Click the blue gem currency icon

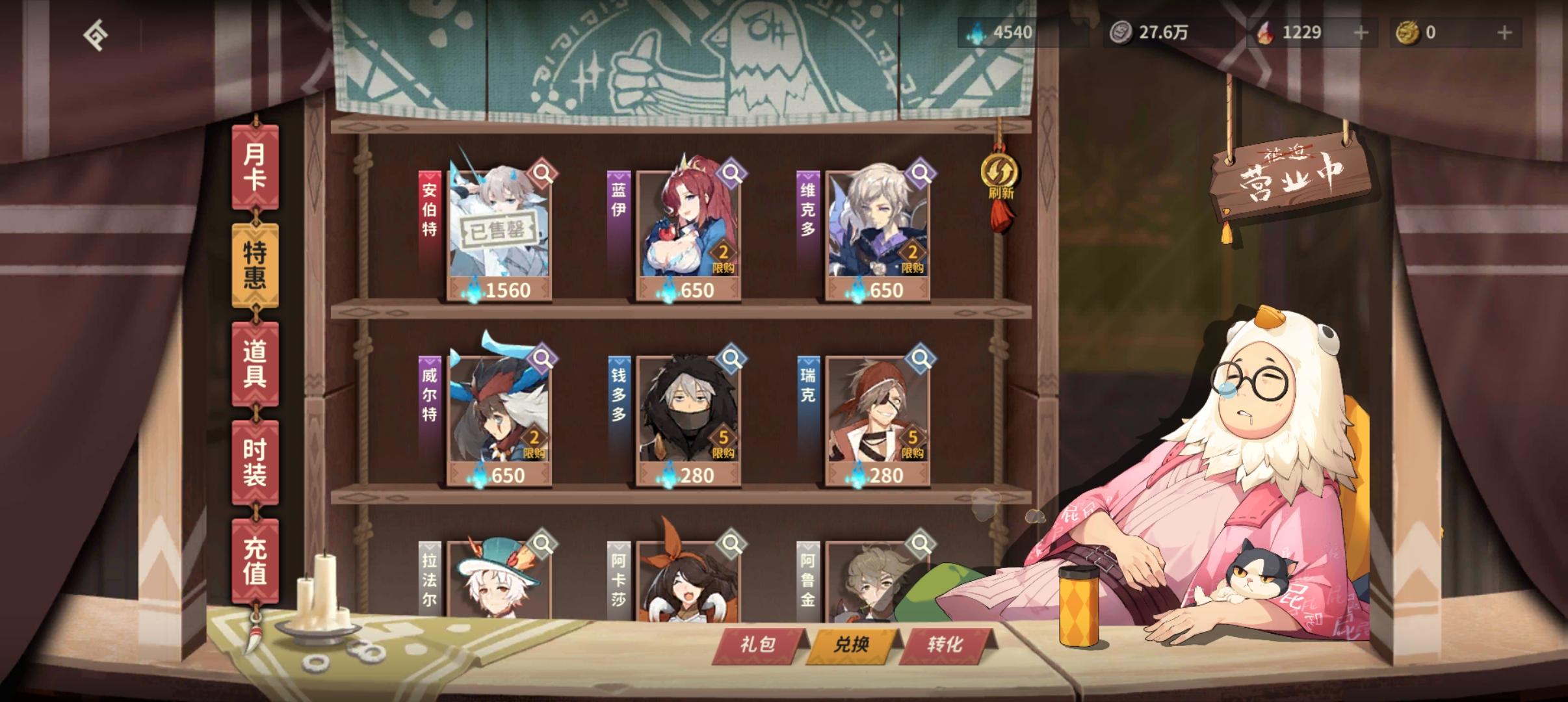pos(974,32)
